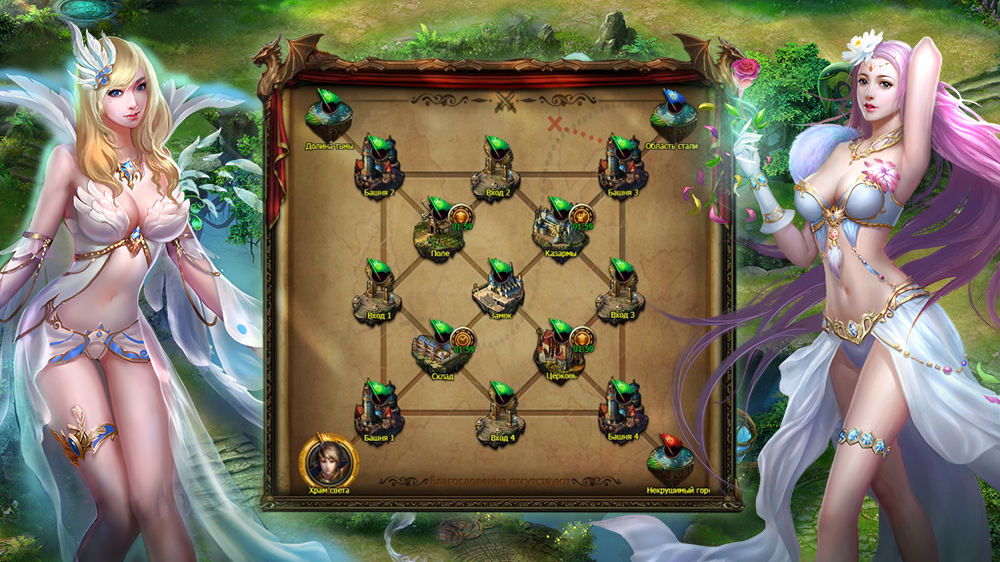The height and width of the screenshot is (562, 1000).
Task: Open the Башня 3 tower node
Action: pos(621,165)
